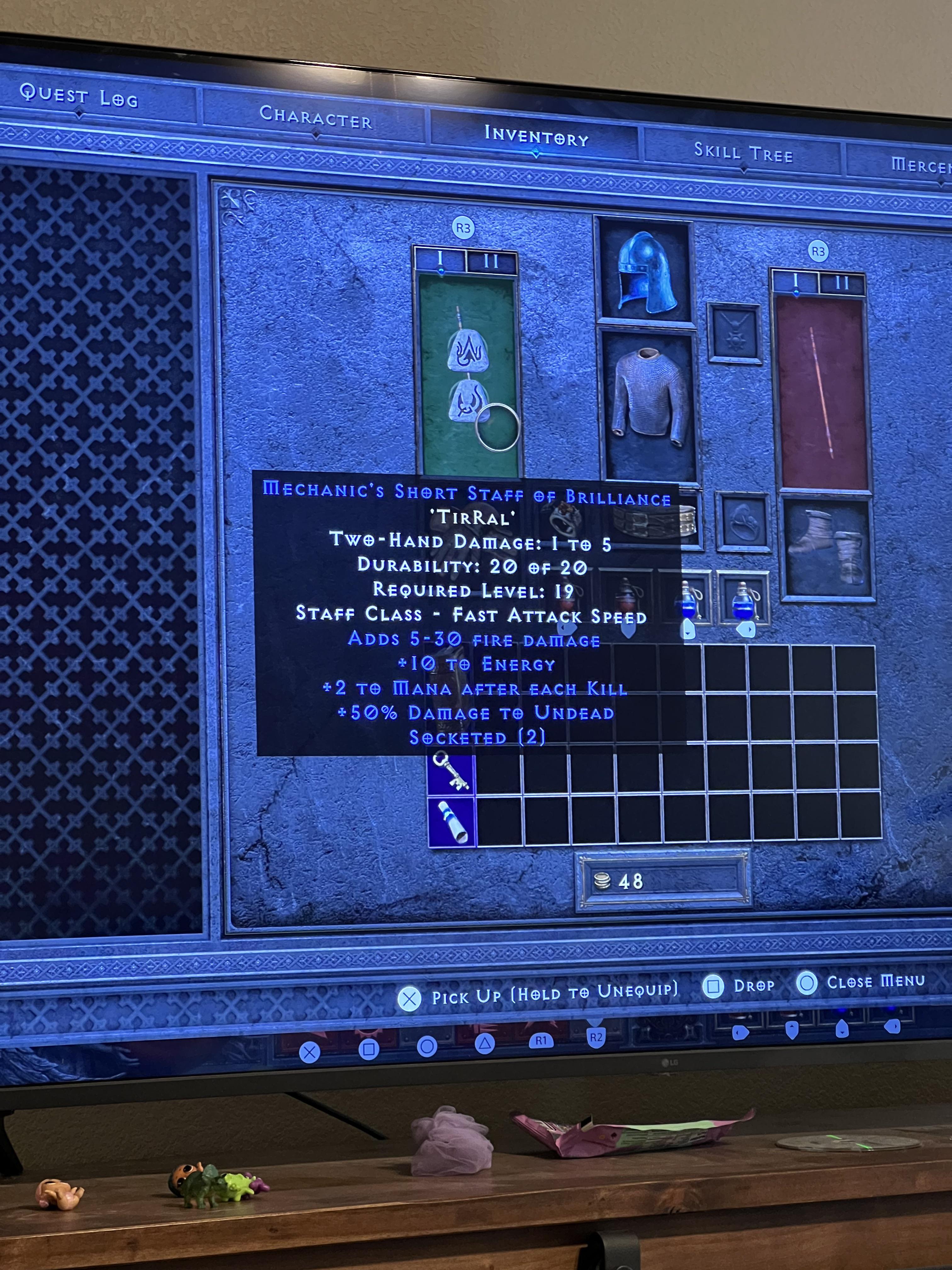Open the Skill Tree tab
This screenshot has width=952, height=1270.
744,152
